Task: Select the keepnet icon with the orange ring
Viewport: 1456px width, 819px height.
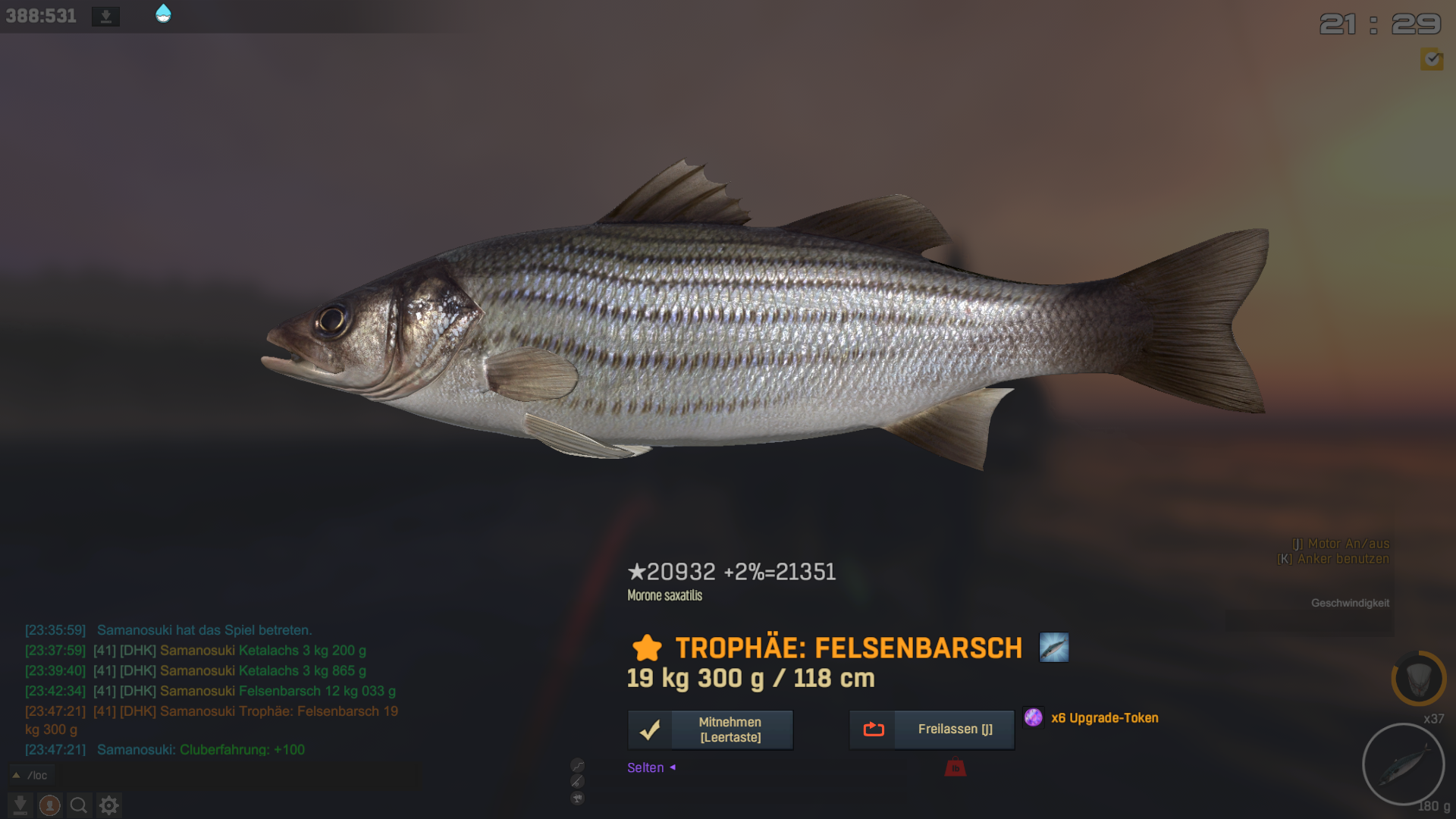Action: coord(1418,678)
